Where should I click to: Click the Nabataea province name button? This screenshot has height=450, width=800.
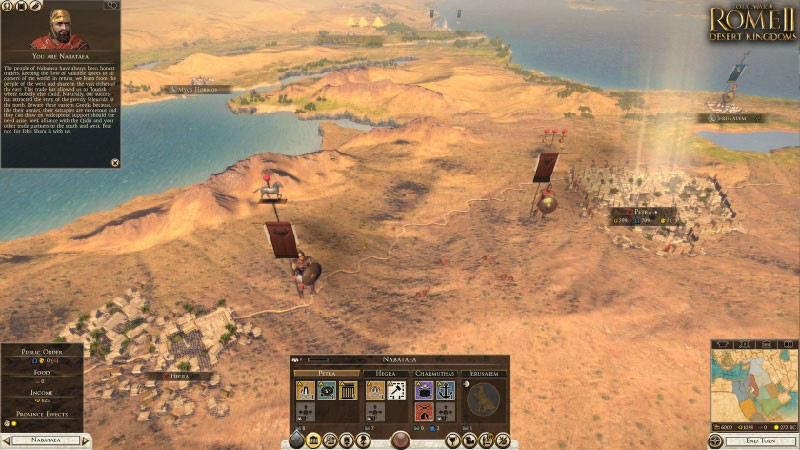point(46,440)
